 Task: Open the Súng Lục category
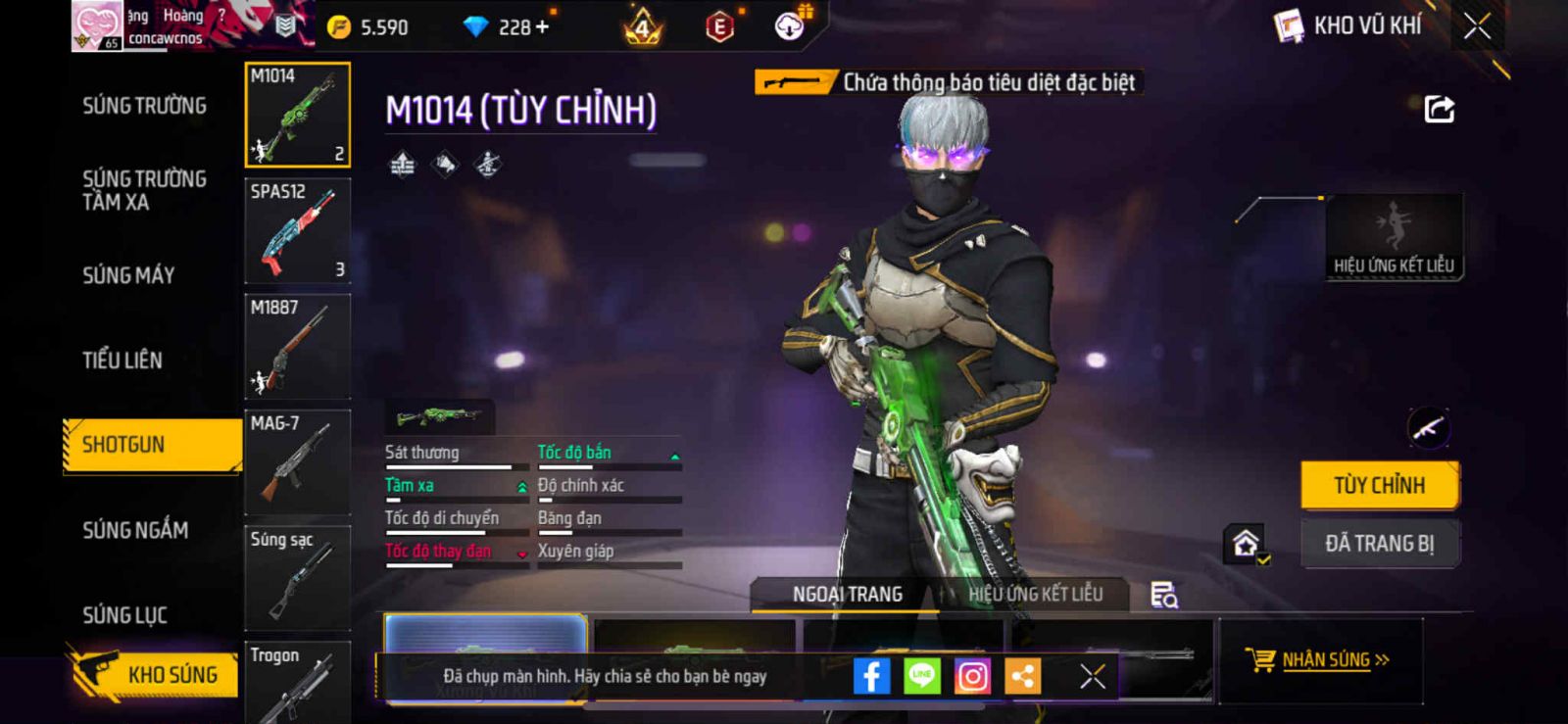point(124,615)
